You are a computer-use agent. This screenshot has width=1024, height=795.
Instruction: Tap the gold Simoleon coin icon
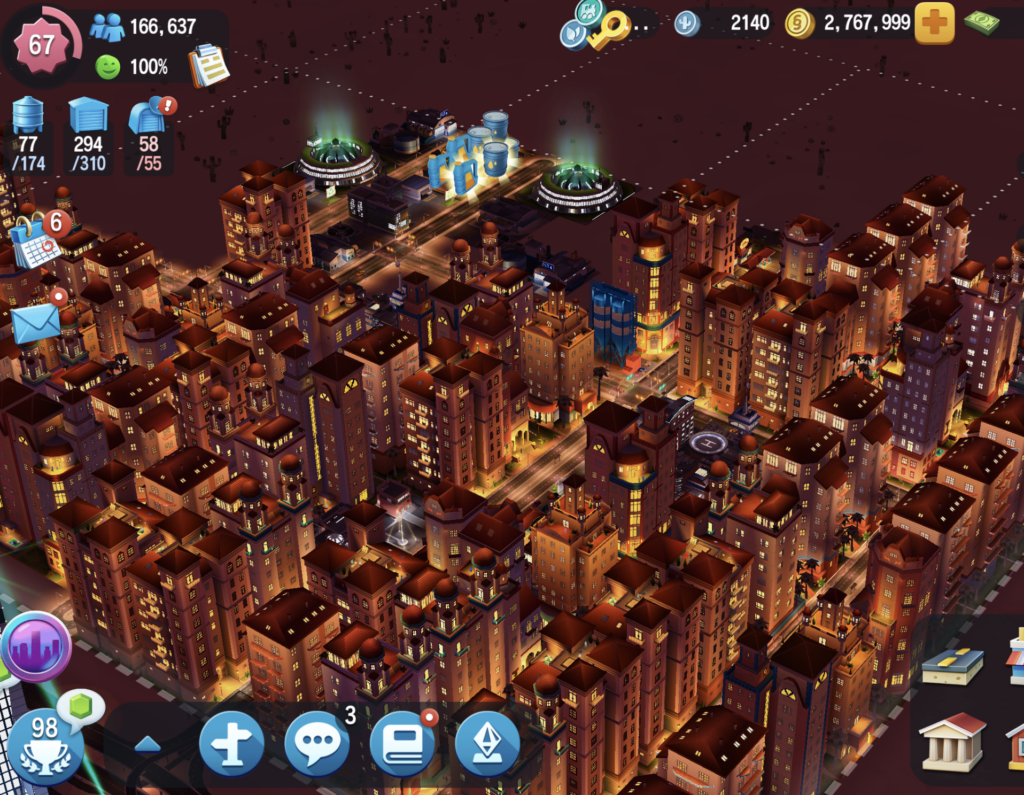(800, 23)
